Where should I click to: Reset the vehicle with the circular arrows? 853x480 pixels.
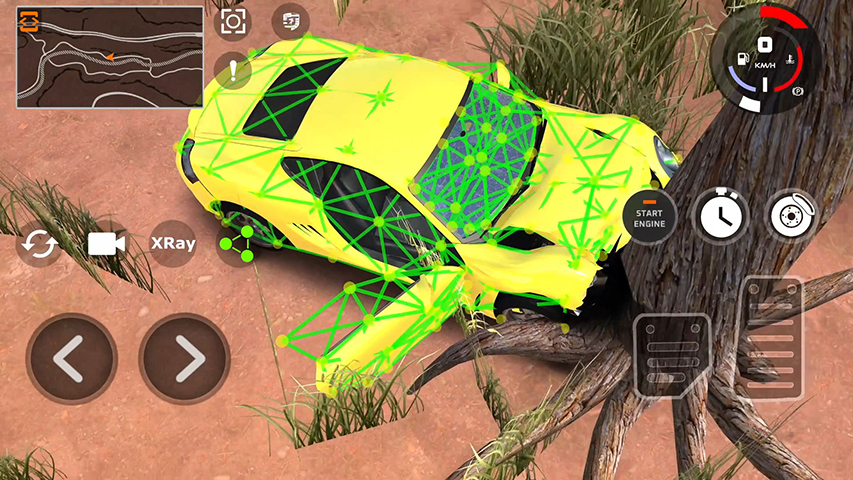coord(39,245)
